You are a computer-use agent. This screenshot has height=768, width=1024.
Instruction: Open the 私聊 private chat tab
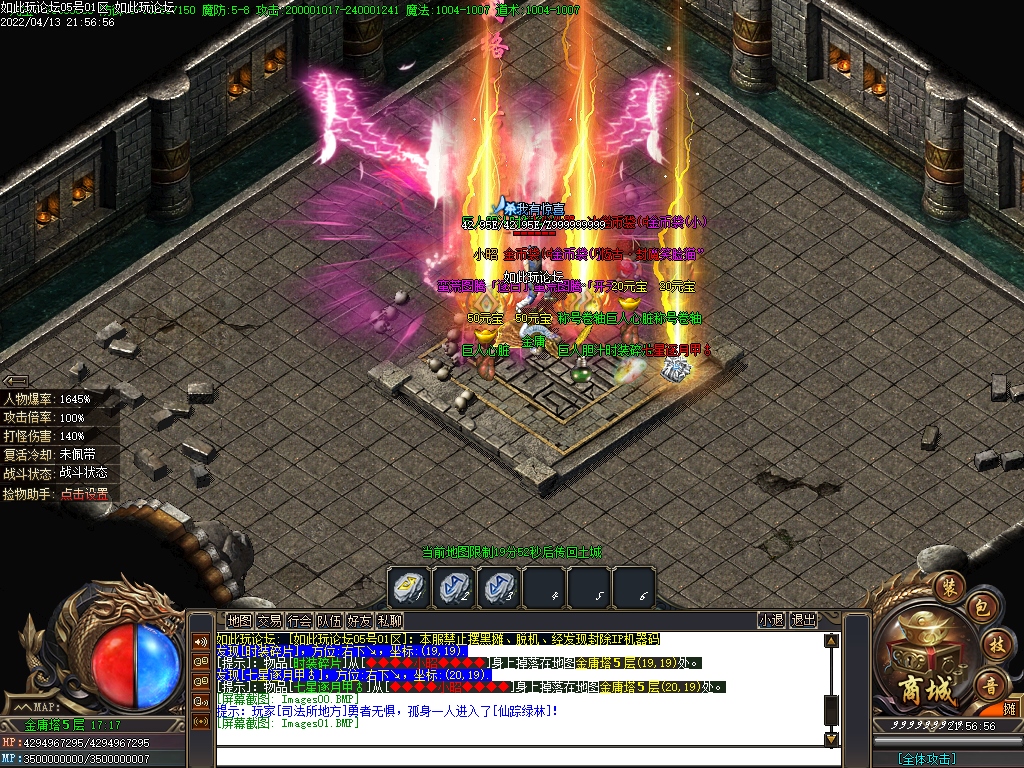[389, 621]
